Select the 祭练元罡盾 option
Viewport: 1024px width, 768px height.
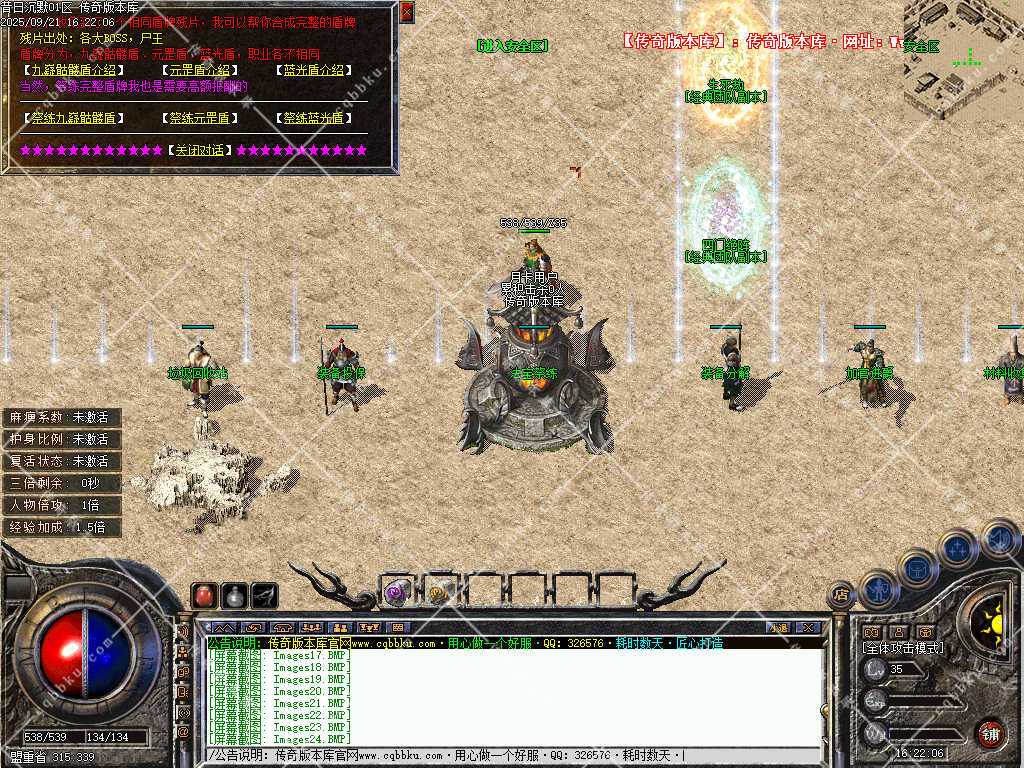click(199, 118)
